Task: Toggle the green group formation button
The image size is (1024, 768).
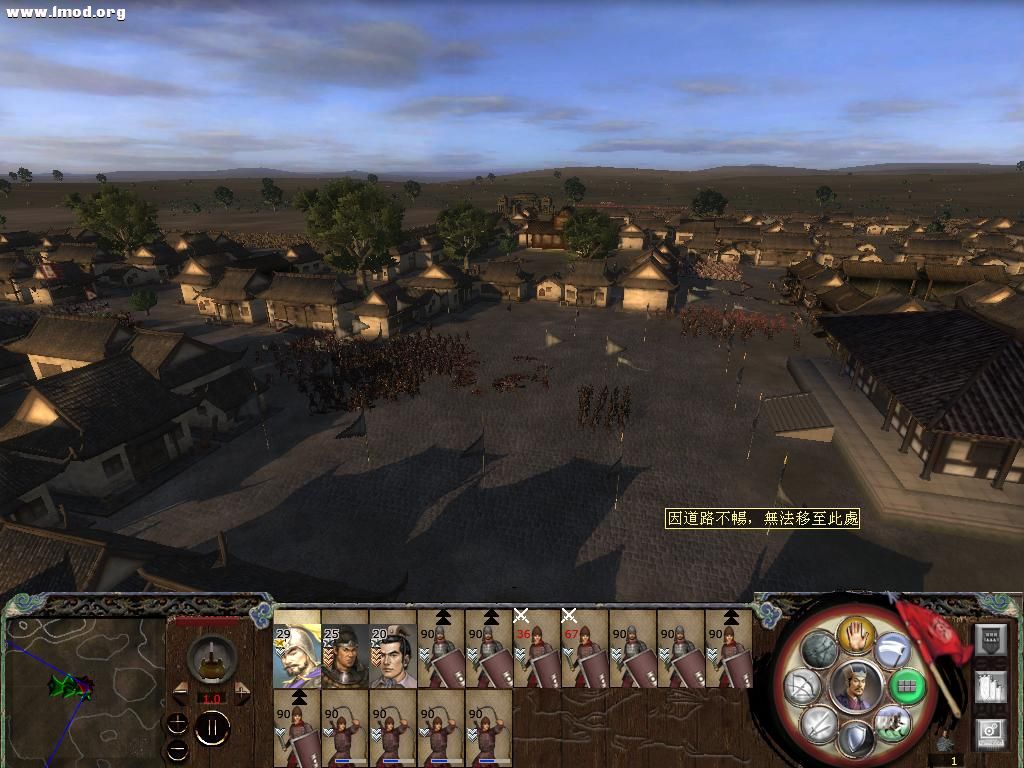Action: tap(906, 686)
